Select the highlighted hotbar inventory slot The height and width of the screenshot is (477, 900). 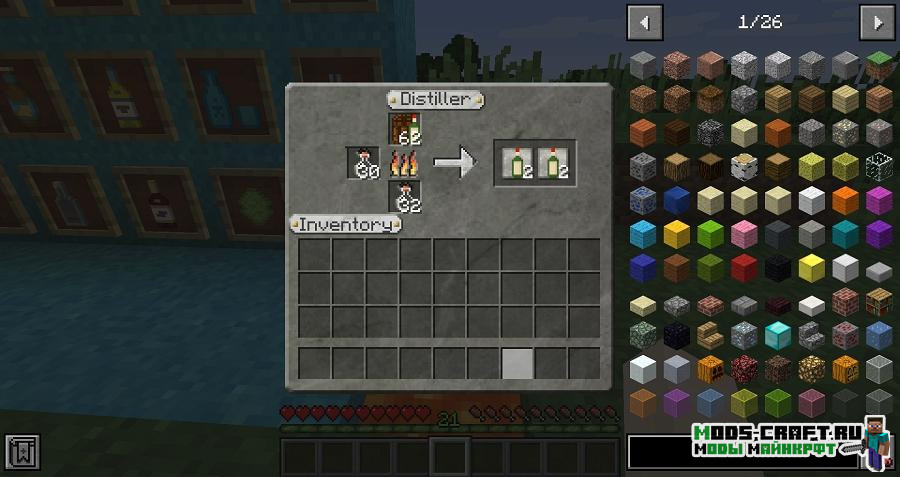[x=517, y=363]
